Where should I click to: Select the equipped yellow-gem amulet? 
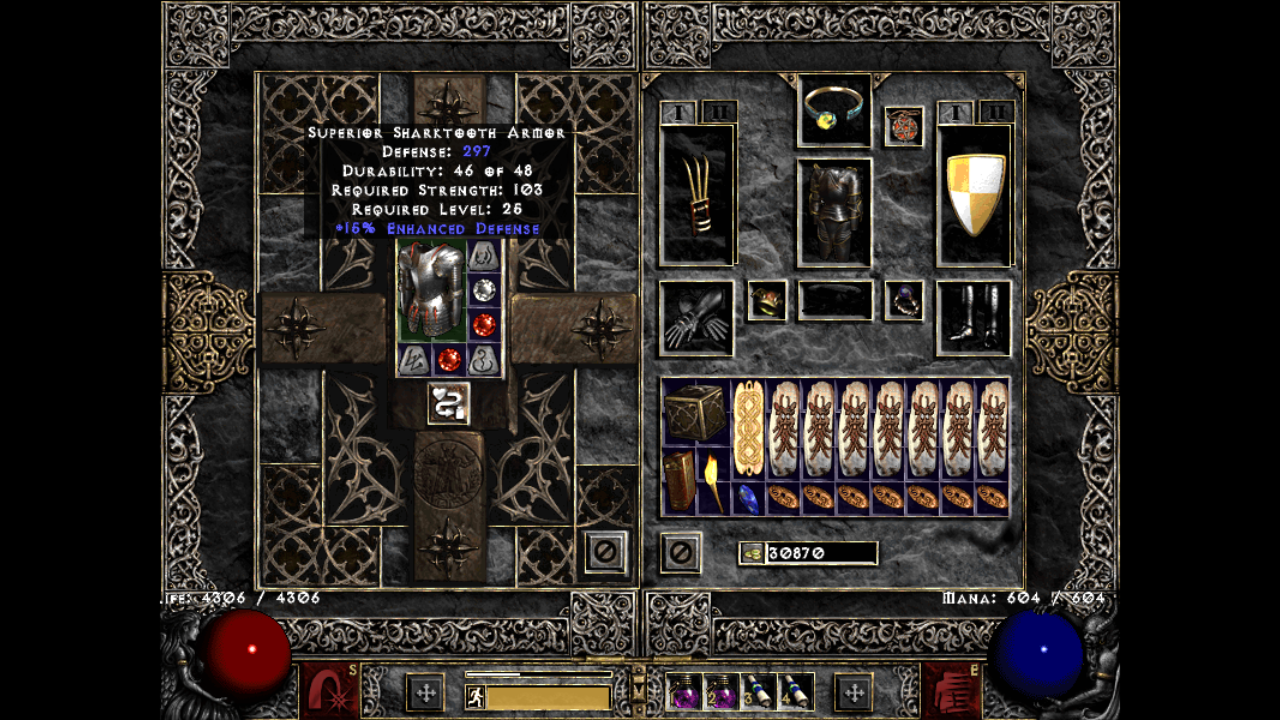833,110
